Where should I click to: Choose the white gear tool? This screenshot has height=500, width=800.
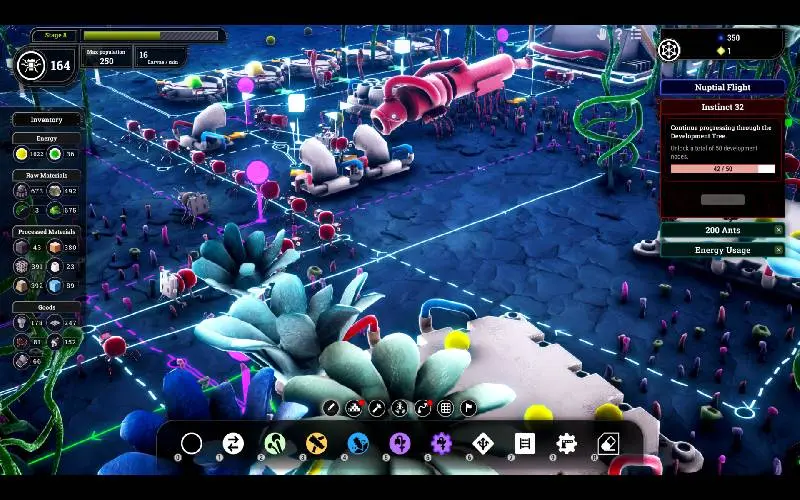567,443
